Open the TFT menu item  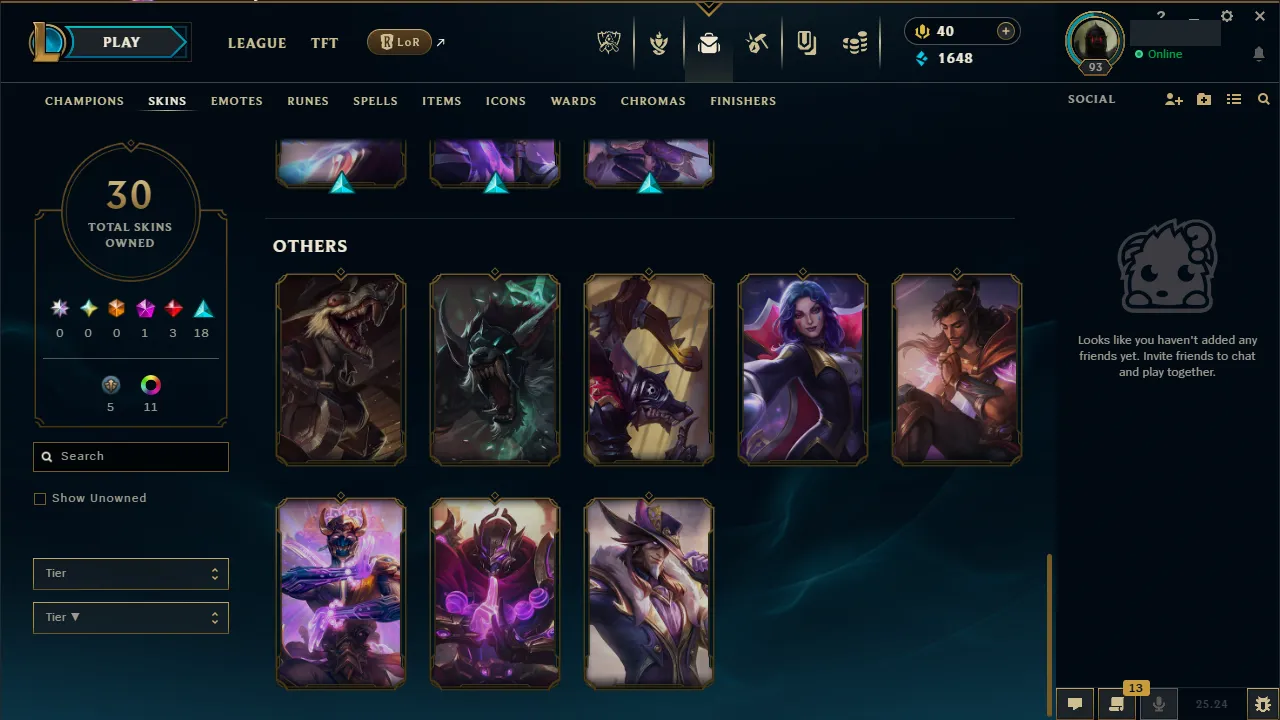coord(324,43)
